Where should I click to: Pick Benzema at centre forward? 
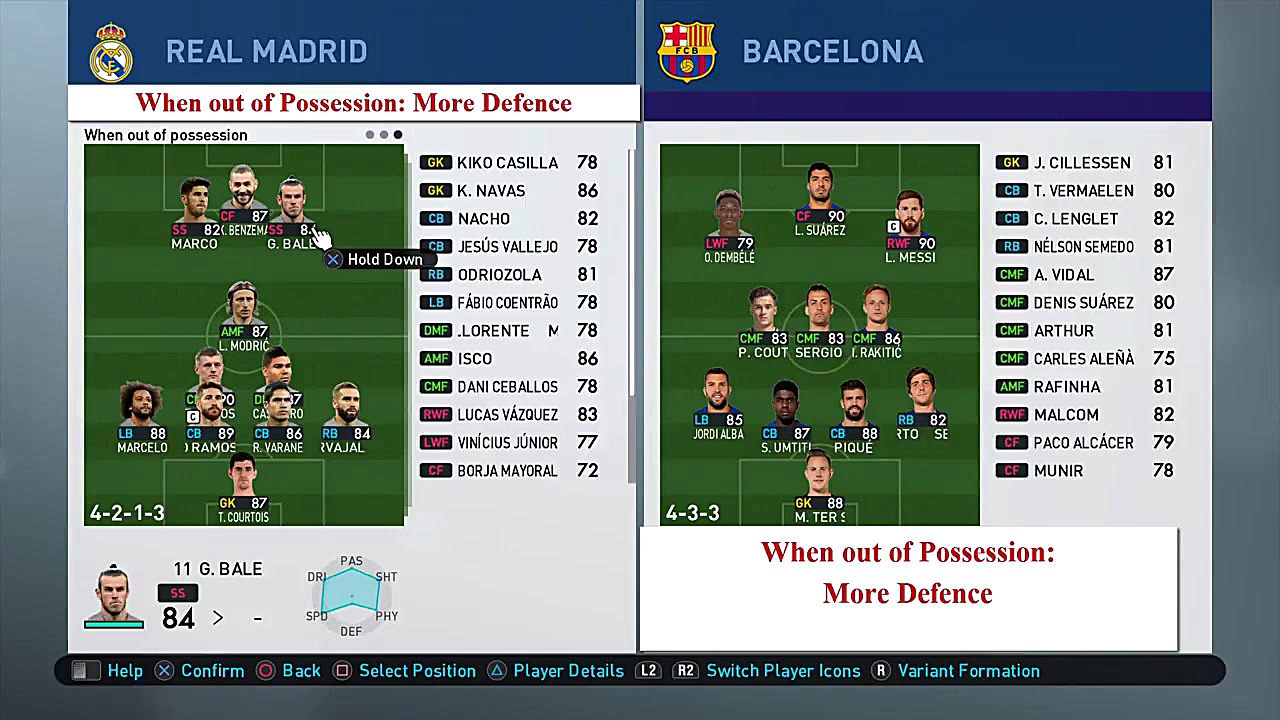(x=243, y=195)
